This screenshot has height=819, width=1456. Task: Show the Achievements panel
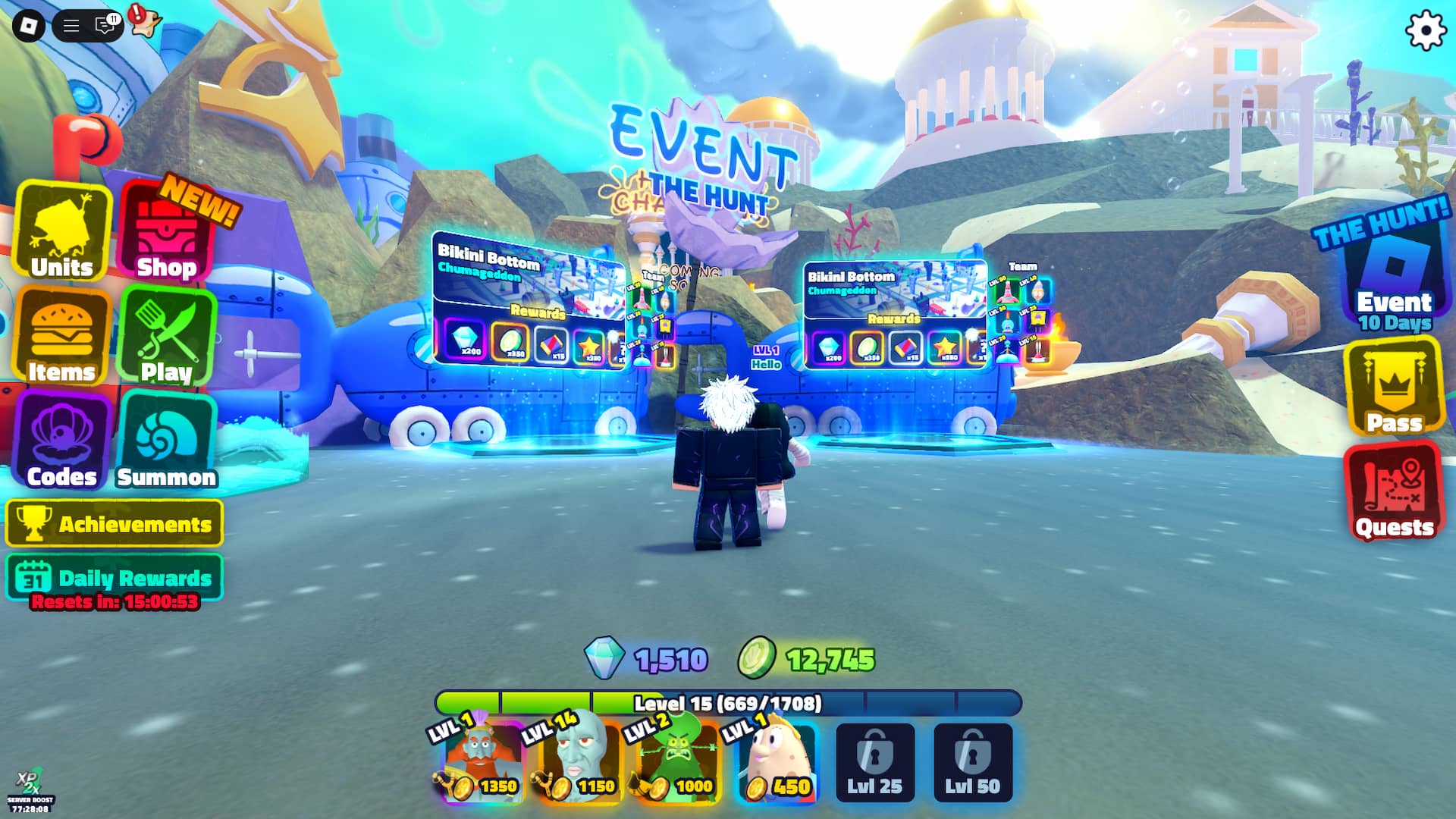click(x=115, y=524)
